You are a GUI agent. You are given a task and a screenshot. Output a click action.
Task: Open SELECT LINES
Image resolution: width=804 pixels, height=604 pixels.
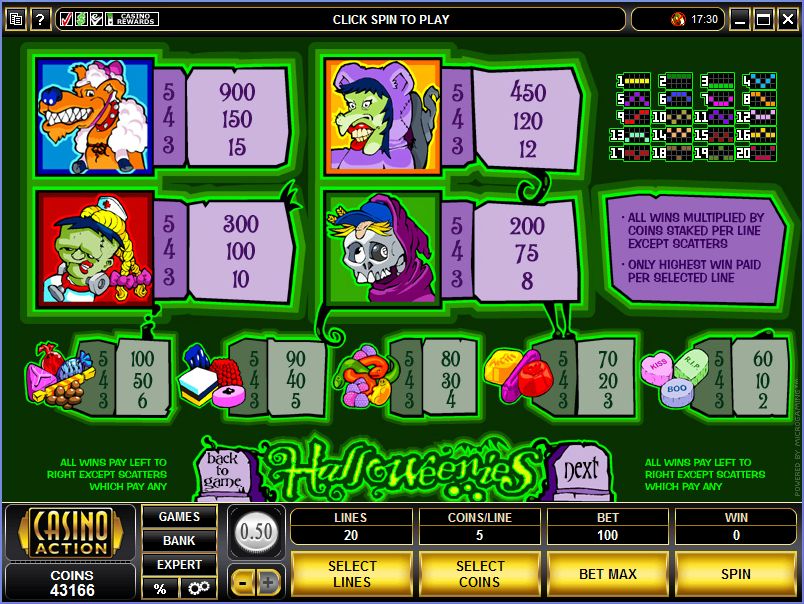click(352, 574)
